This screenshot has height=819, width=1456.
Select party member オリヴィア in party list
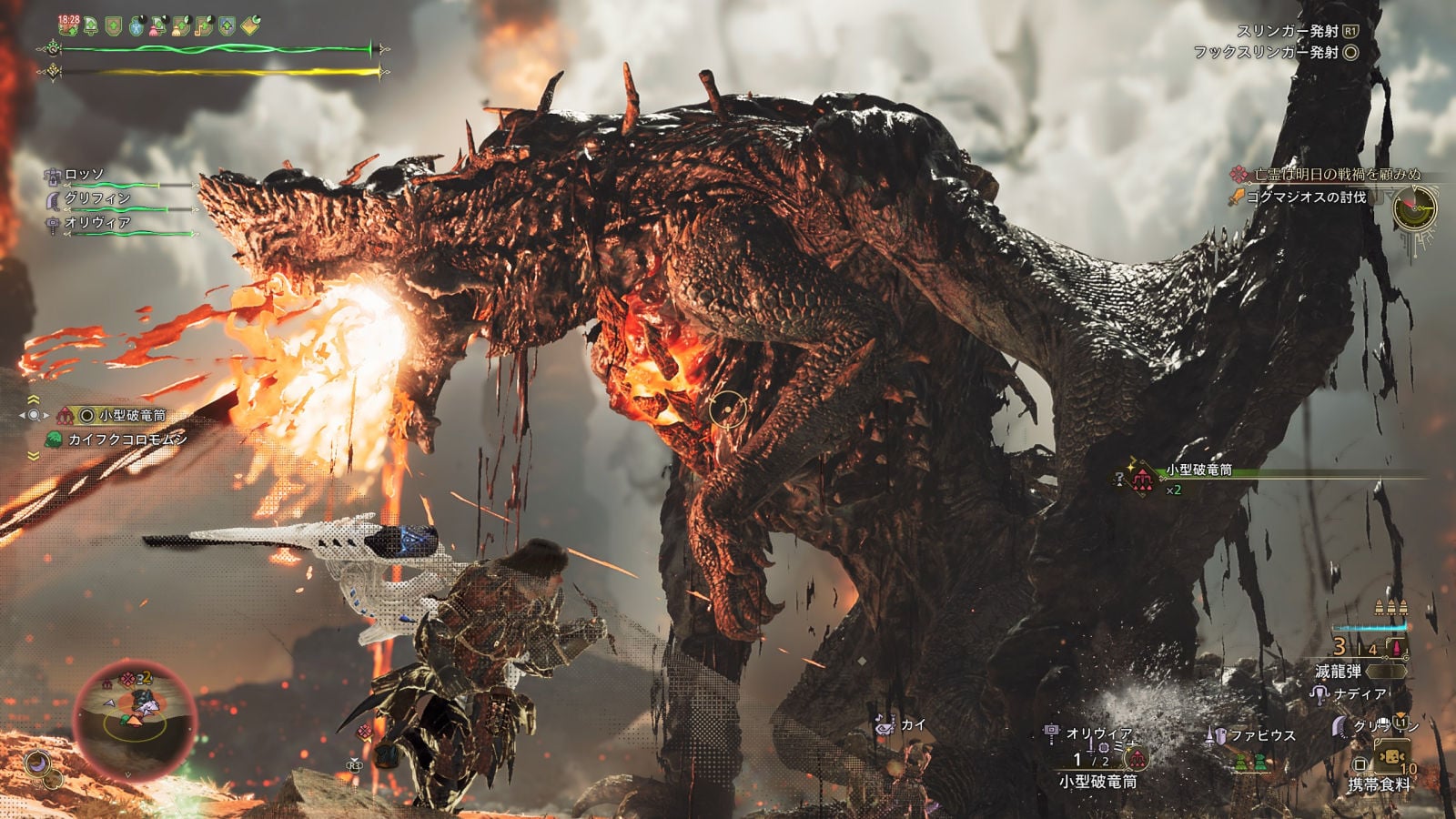point(96,223)
